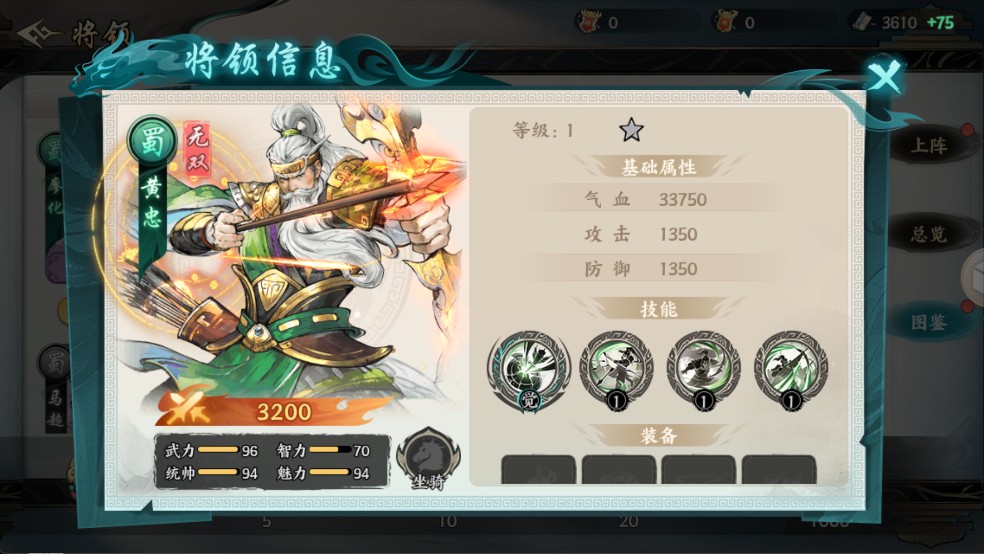Screen dimensions: 984x554
Task: Select the awakened skill icon marked 觉
Action: (529, 368)
